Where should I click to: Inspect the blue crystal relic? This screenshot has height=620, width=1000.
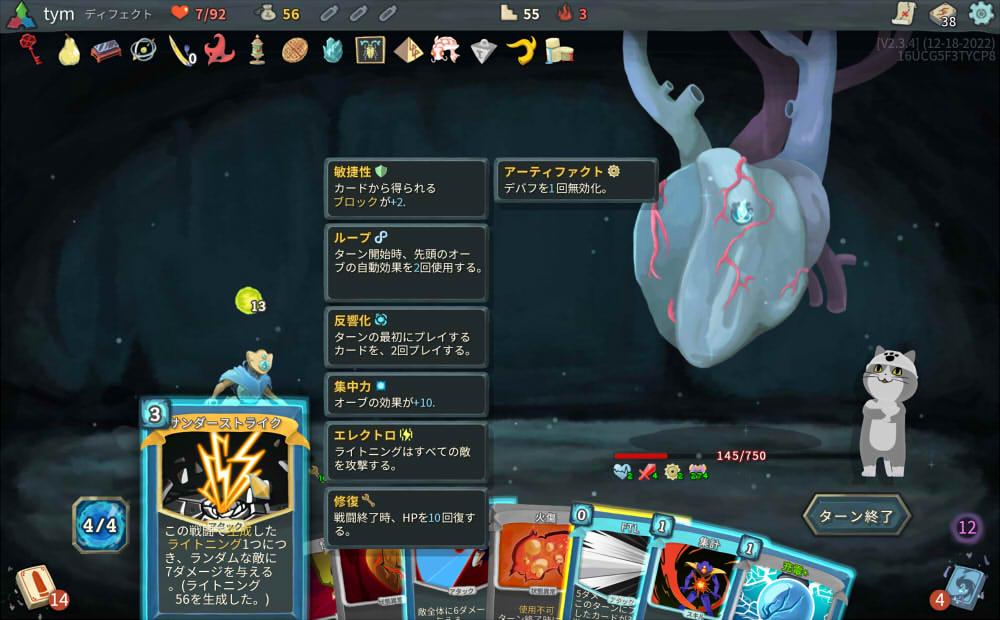(x=333, y=50)
